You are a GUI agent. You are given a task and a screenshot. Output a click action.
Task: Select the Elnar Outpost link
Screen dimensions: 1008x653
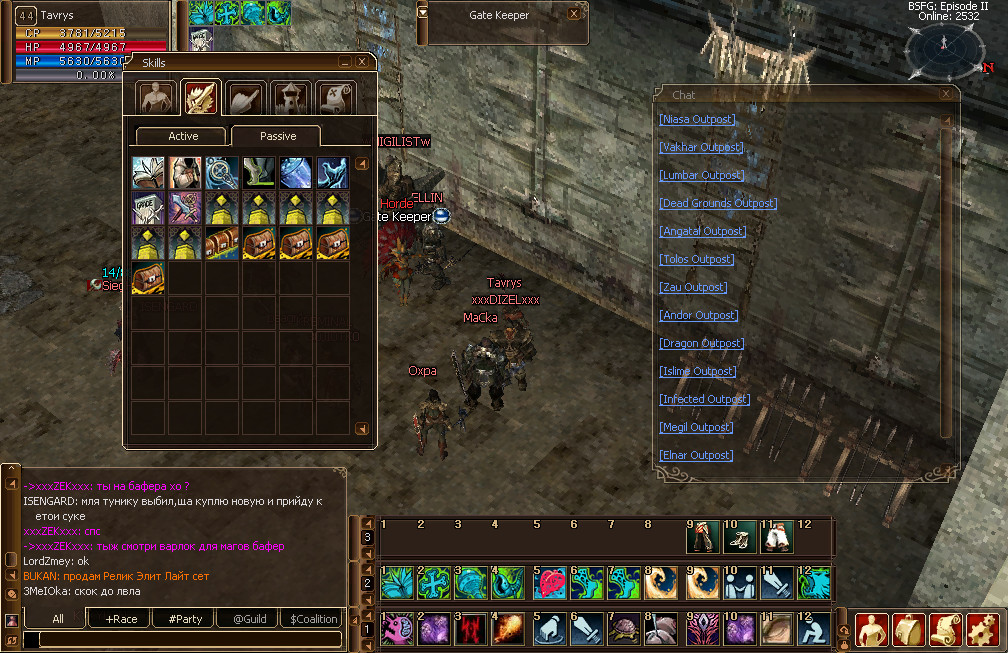(x=696, y=455)
